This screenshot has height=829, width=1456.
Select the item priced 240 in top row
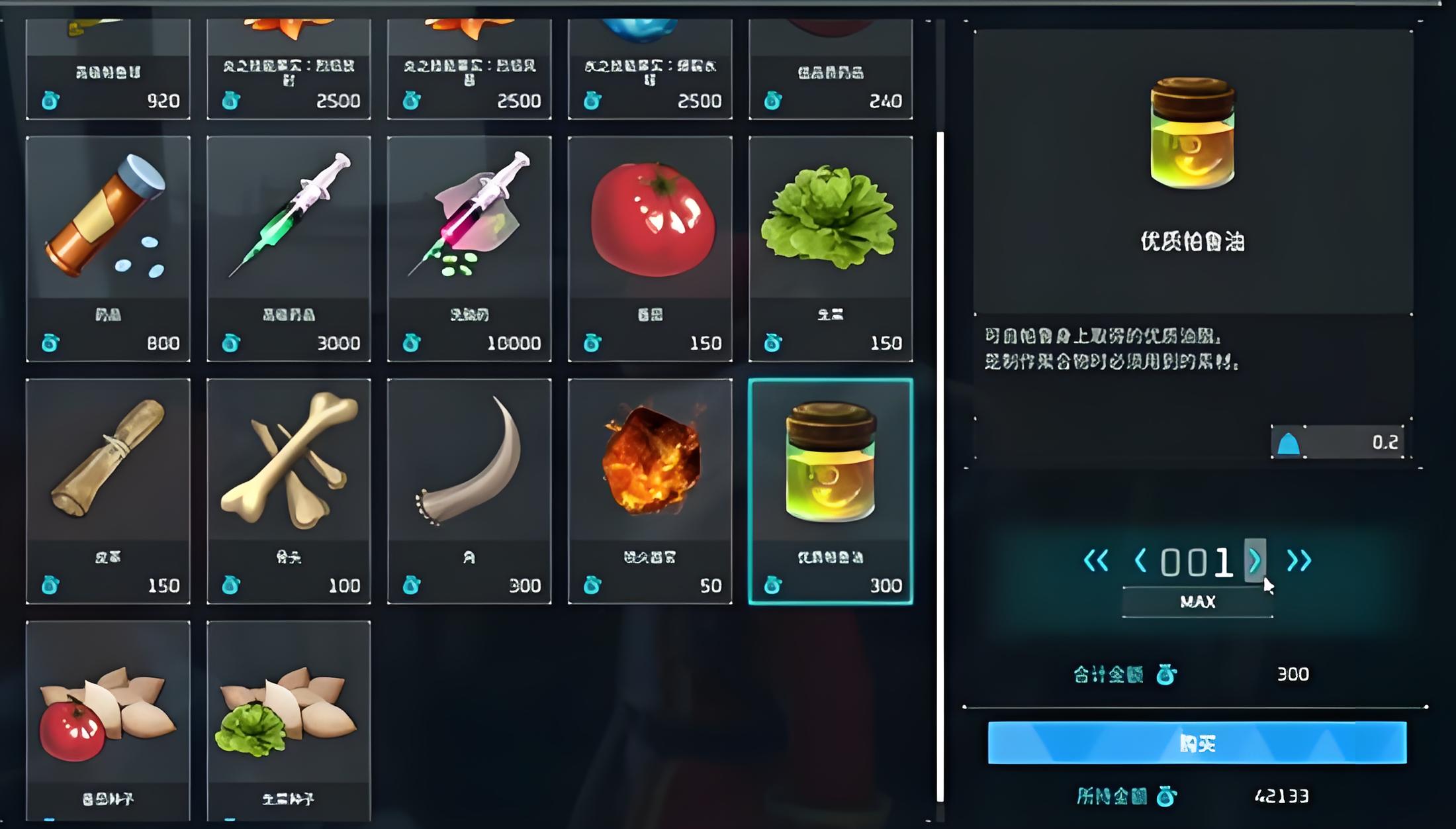tap(831, 70)
